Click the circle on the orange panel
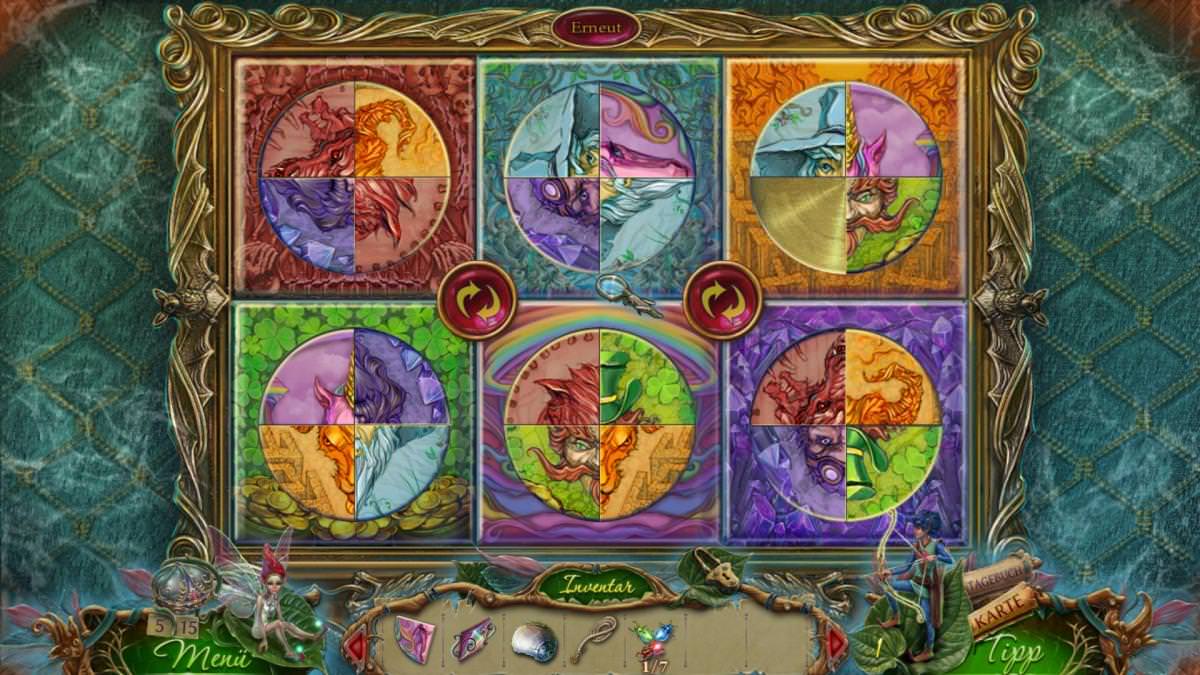The image size is (1200, 675). (846, 177)
